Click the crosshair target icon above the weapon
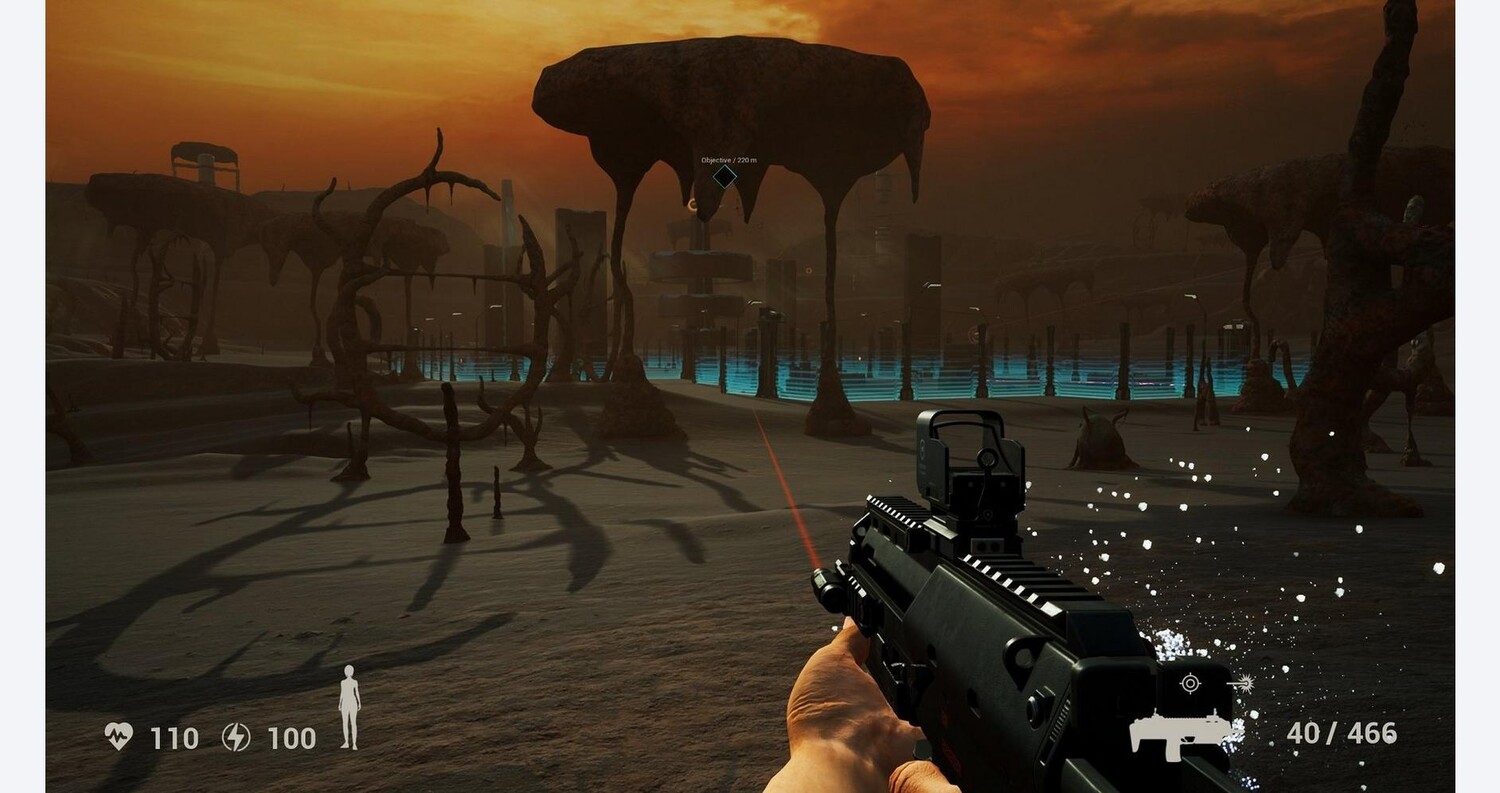Image resolution: width=1500 pixels, height=793 pixels. click(1189, 684)
